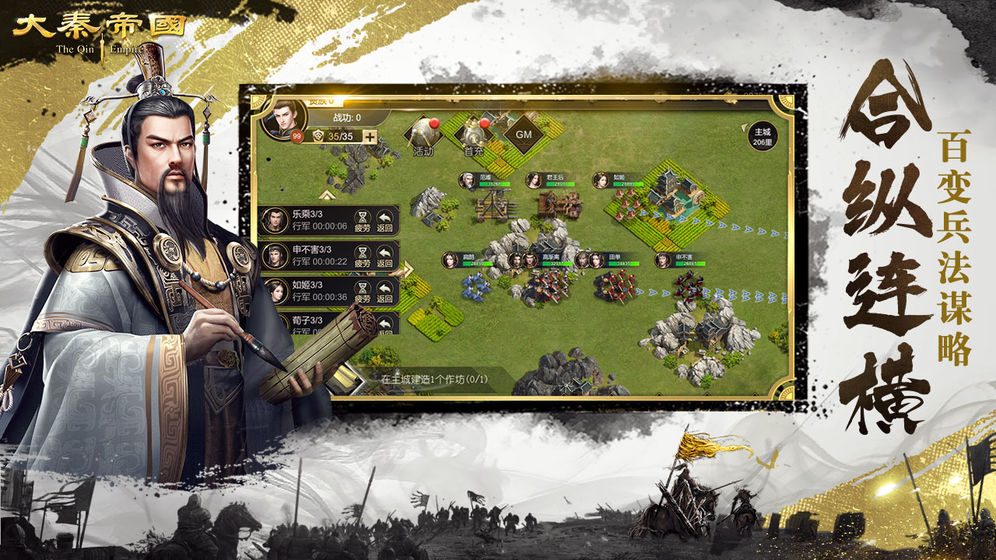Click 疲劳 hourglass for 乐乘's army
The image size is (996, 560).
coord(363,221)
